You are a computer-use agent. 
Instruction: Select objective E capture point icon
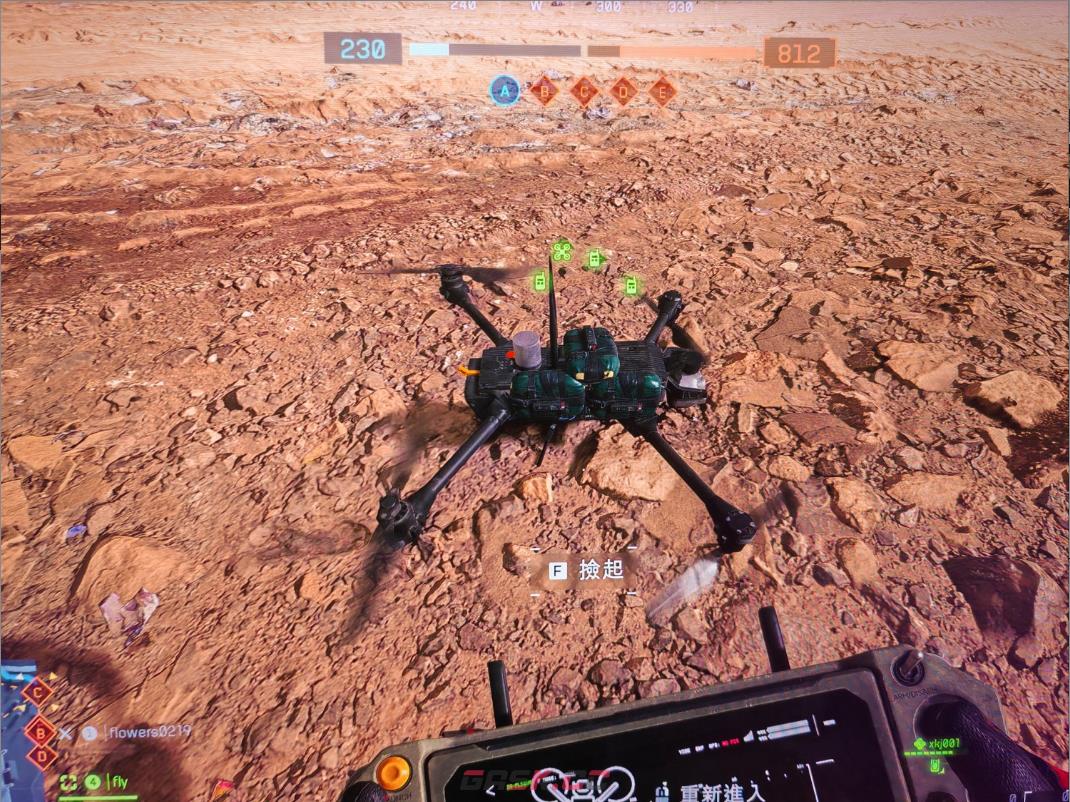coord(662,91)
